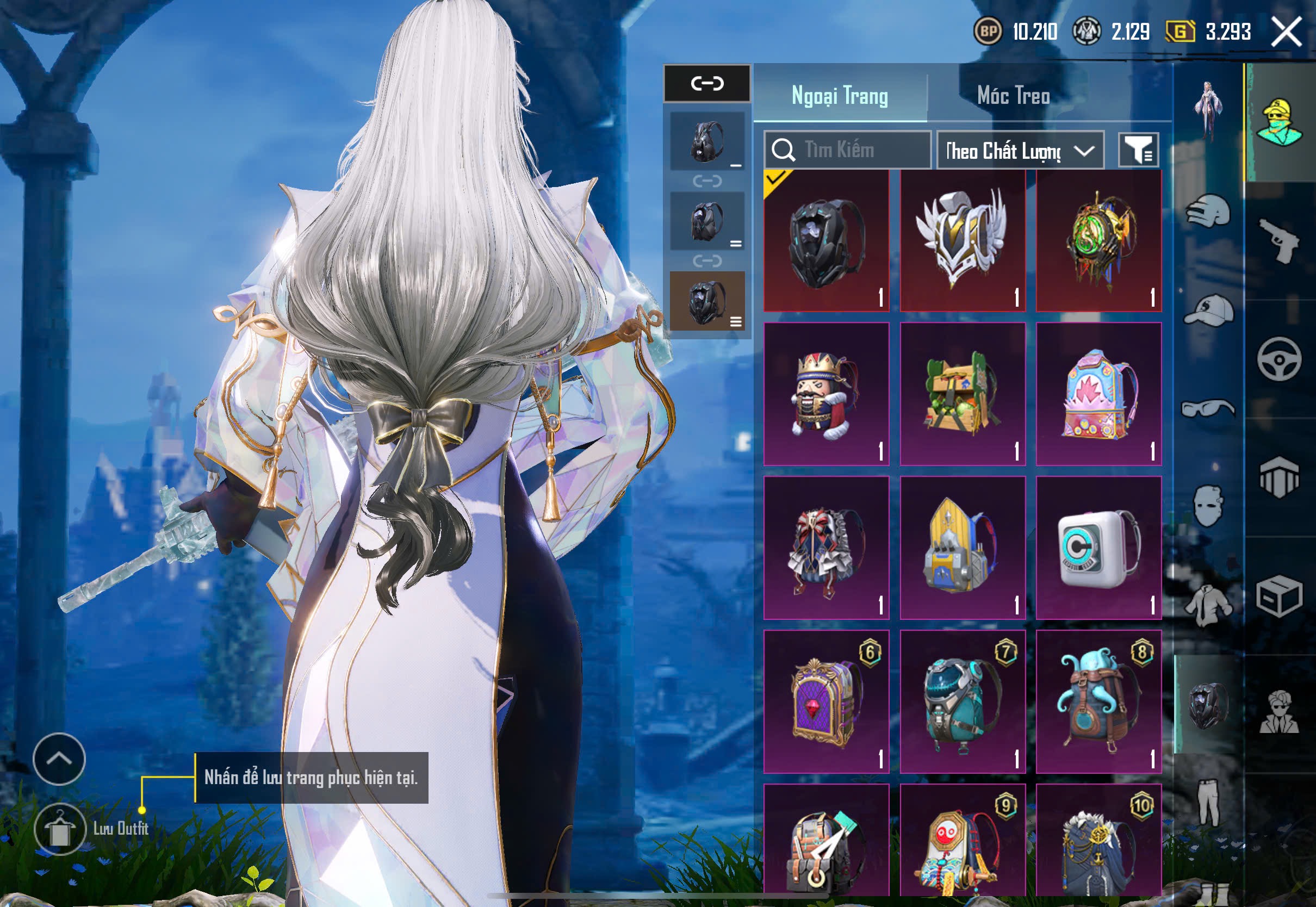
Task: Pick the white capsule C backpack
Action: tap(1098, 548)
